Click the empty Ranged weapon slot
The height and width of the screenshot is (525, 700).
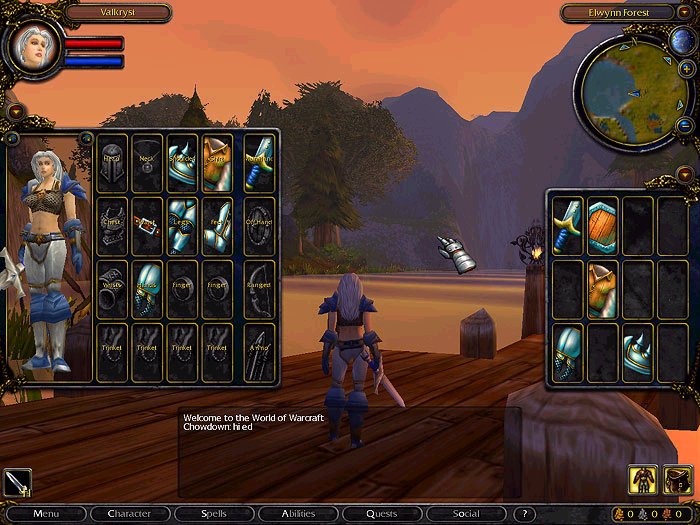[x=259, y=289]
